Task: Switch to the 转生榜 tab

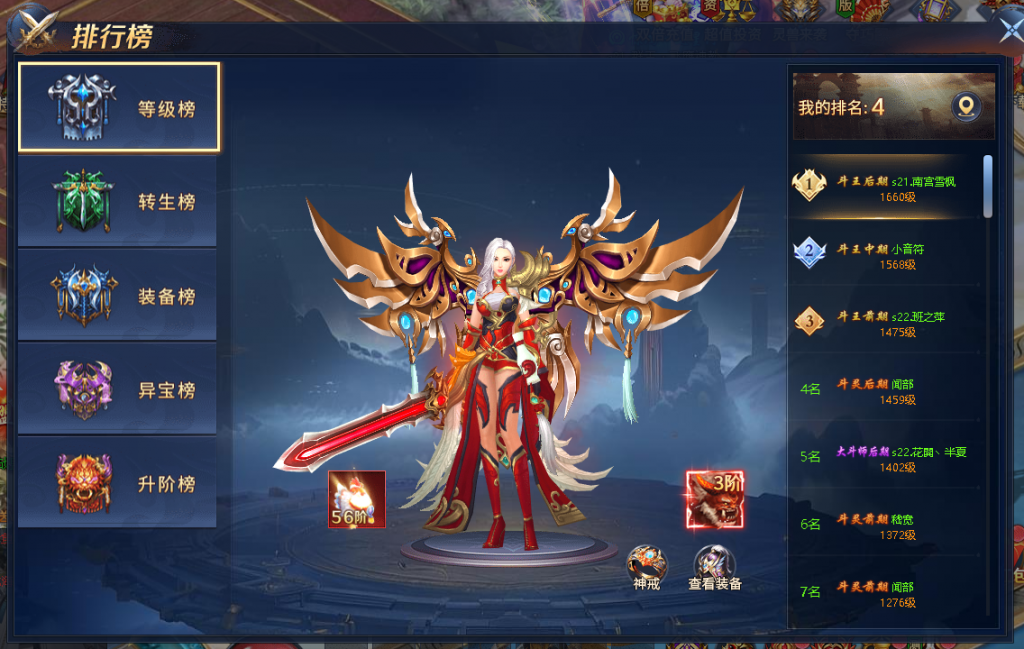Action: tap(118, 201)
